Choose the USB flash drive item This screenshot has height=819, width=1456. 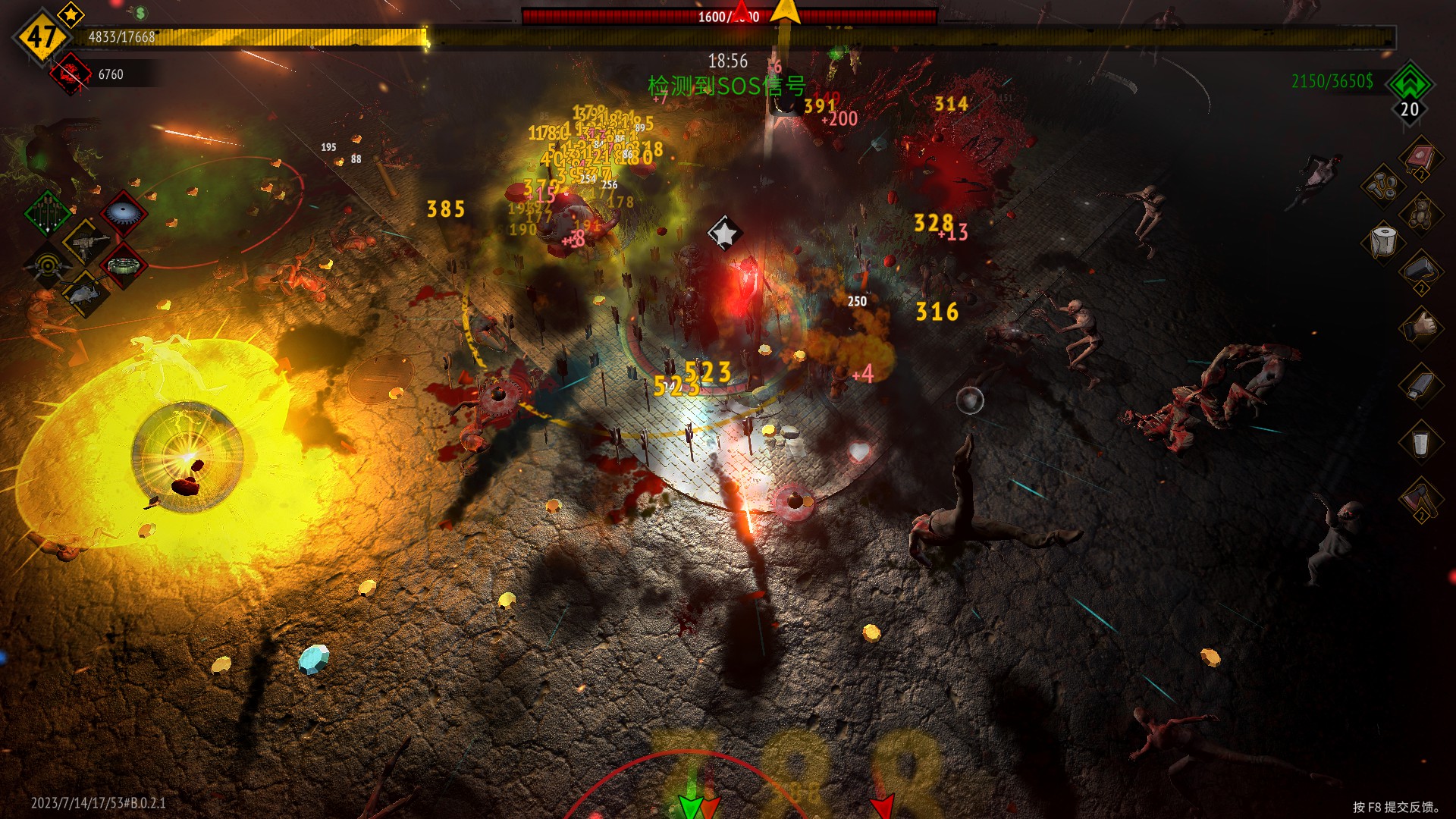[x=1420, y=384]
